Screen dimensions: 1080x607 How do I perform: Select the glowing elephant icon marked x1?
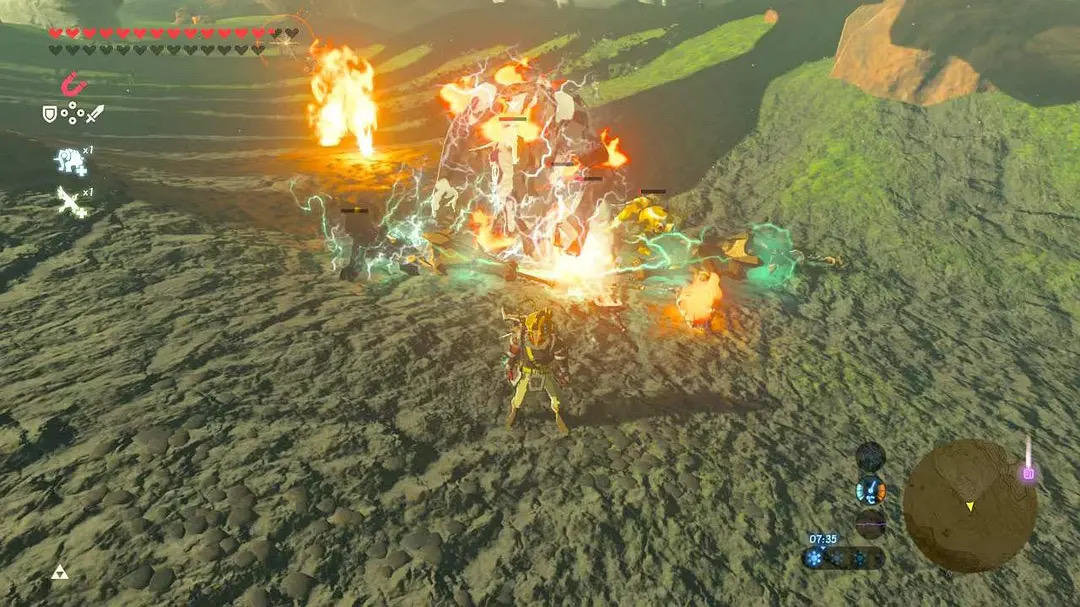pyautogui.click(x=70, y=160)
